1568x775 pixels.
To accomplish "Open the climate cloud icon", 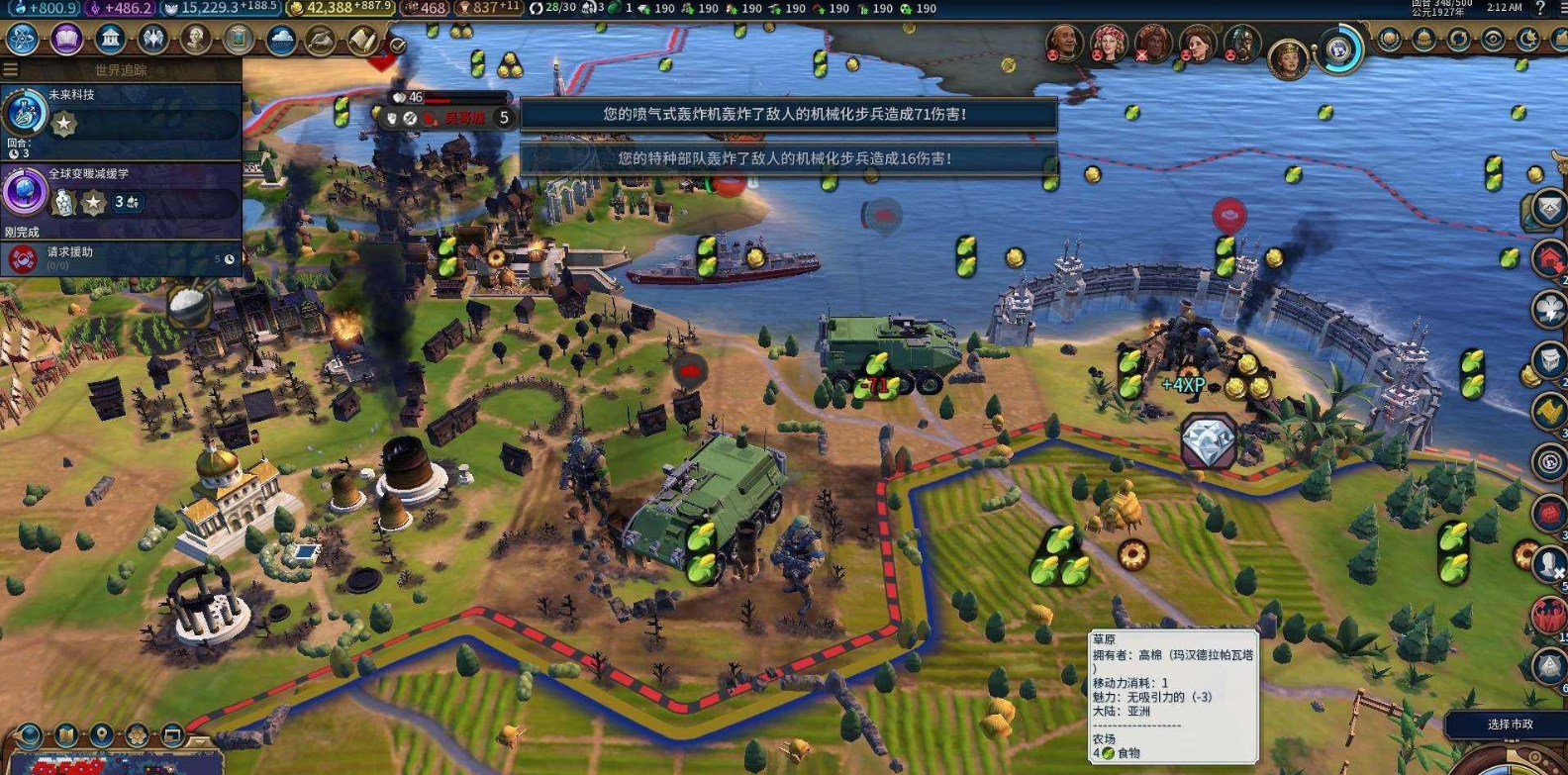I will click(x=281, y=40).
